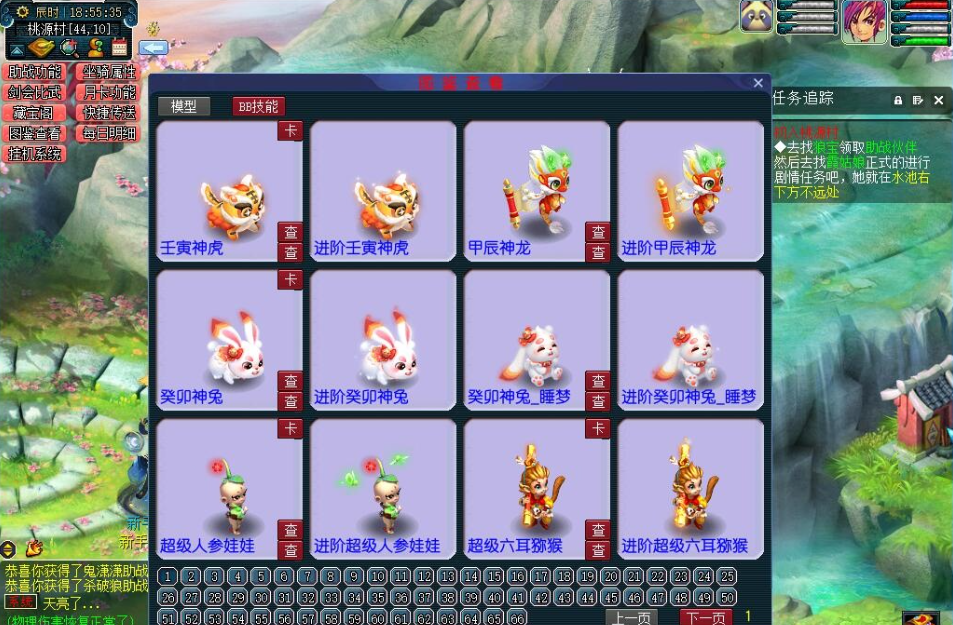
Task: Open the BB技能 tab
Action: point(258,106)
